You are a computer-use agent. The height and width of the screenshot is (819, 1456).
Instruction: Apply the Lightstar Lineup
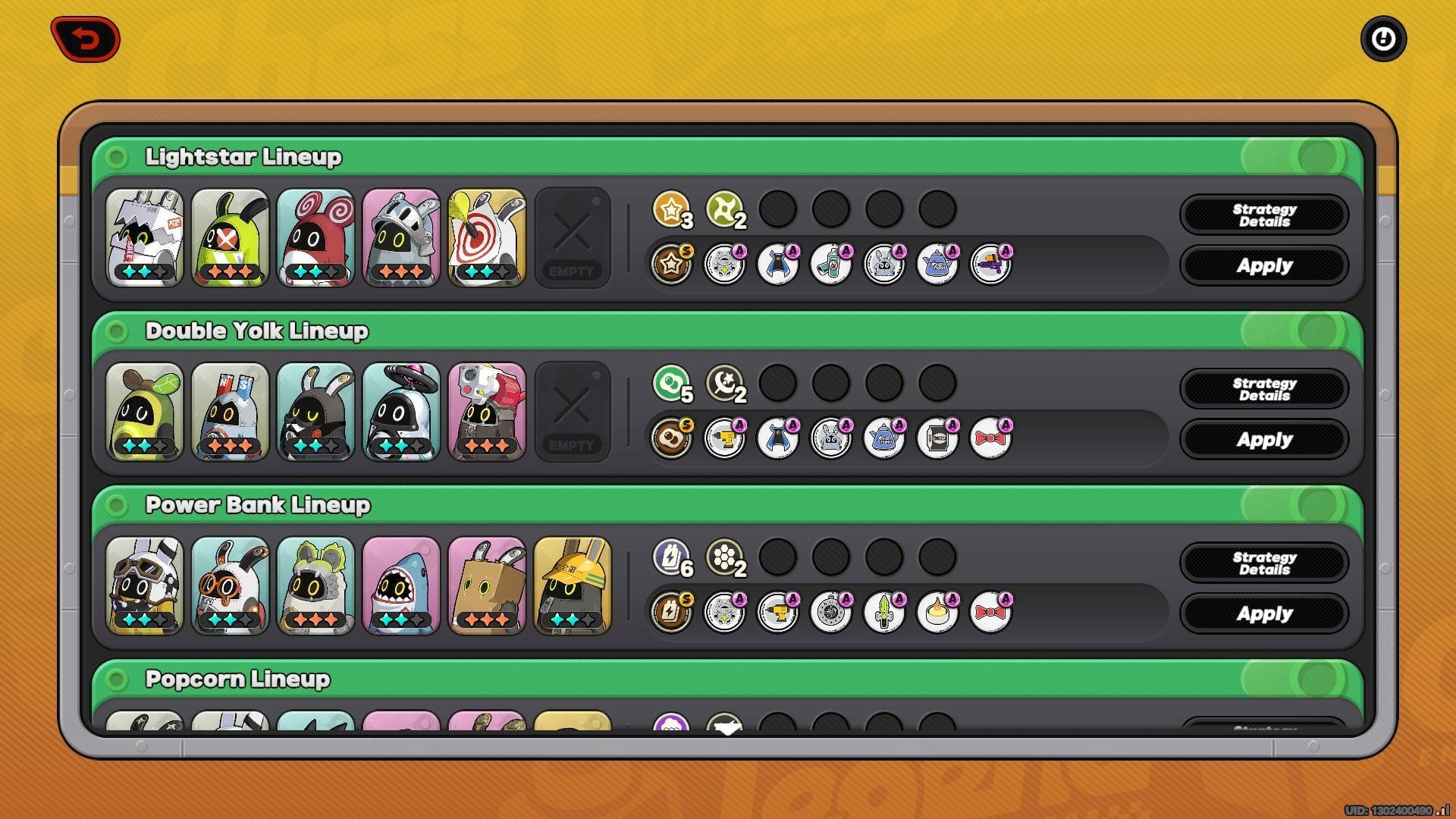pyautogui.click(x=1263, y=265)
